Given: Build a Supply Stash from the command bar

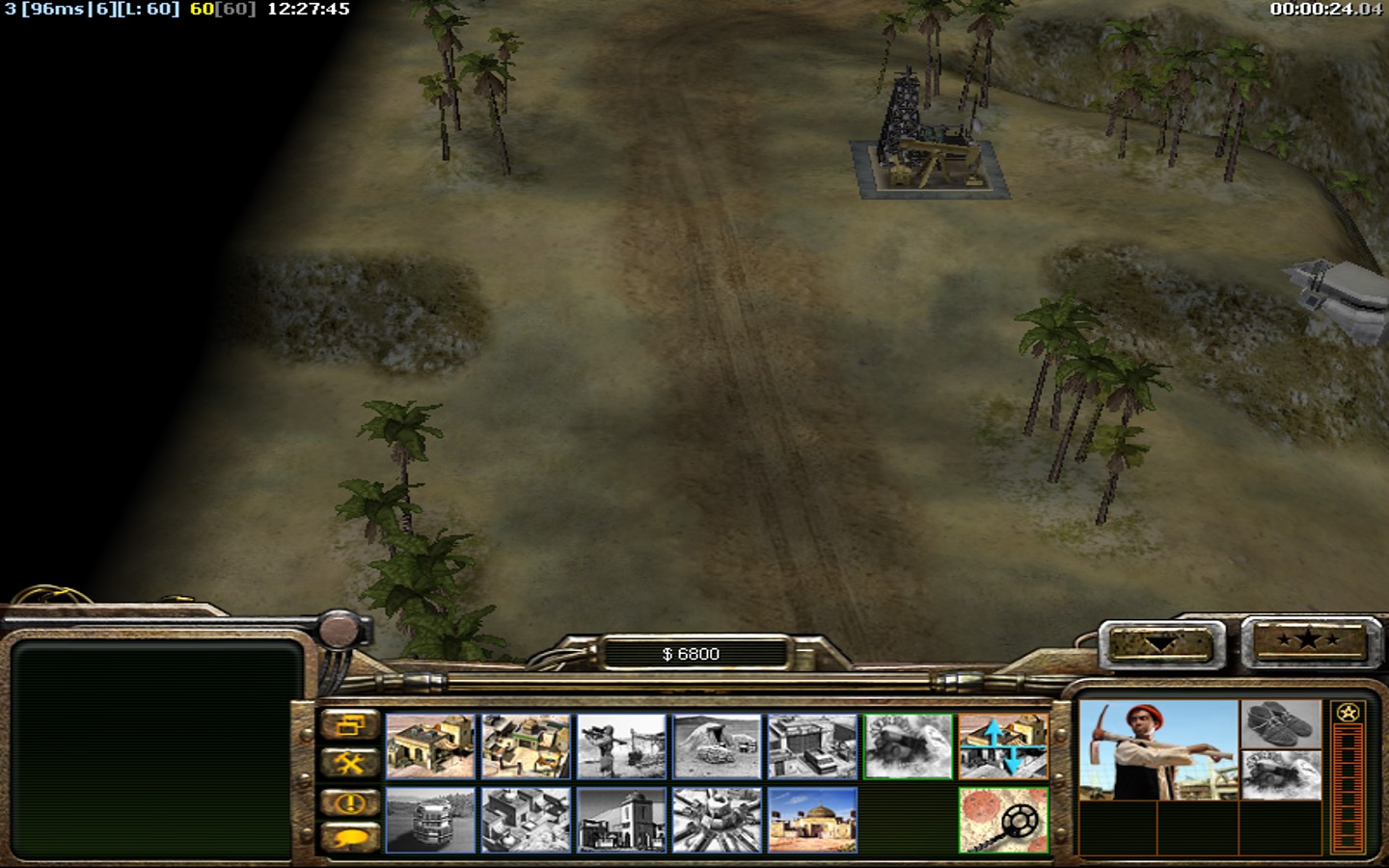Looking at the screenshot, I should pos(527,746).
